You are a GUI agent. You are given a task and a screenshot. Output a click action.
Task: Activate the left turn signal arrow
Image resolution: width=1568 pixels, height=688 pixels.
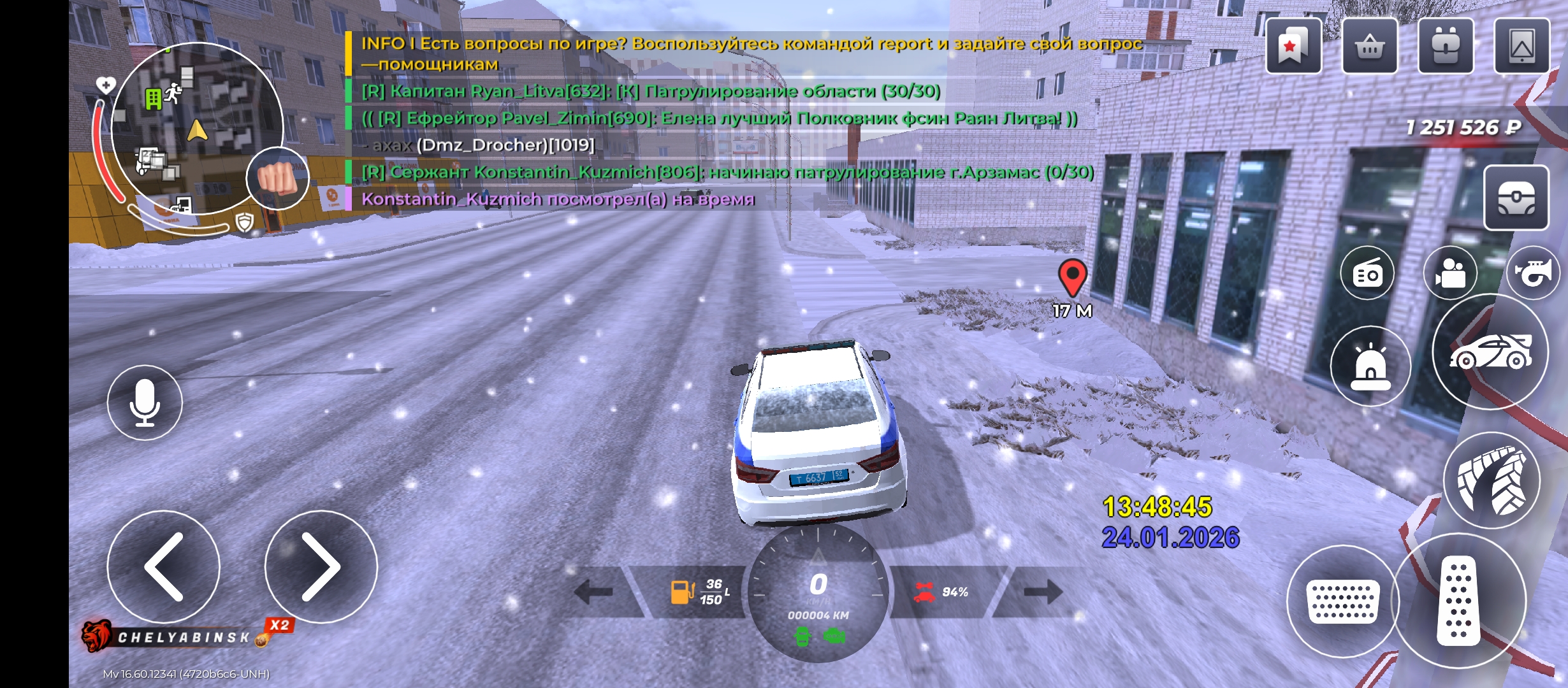click(x=594, y=592)
